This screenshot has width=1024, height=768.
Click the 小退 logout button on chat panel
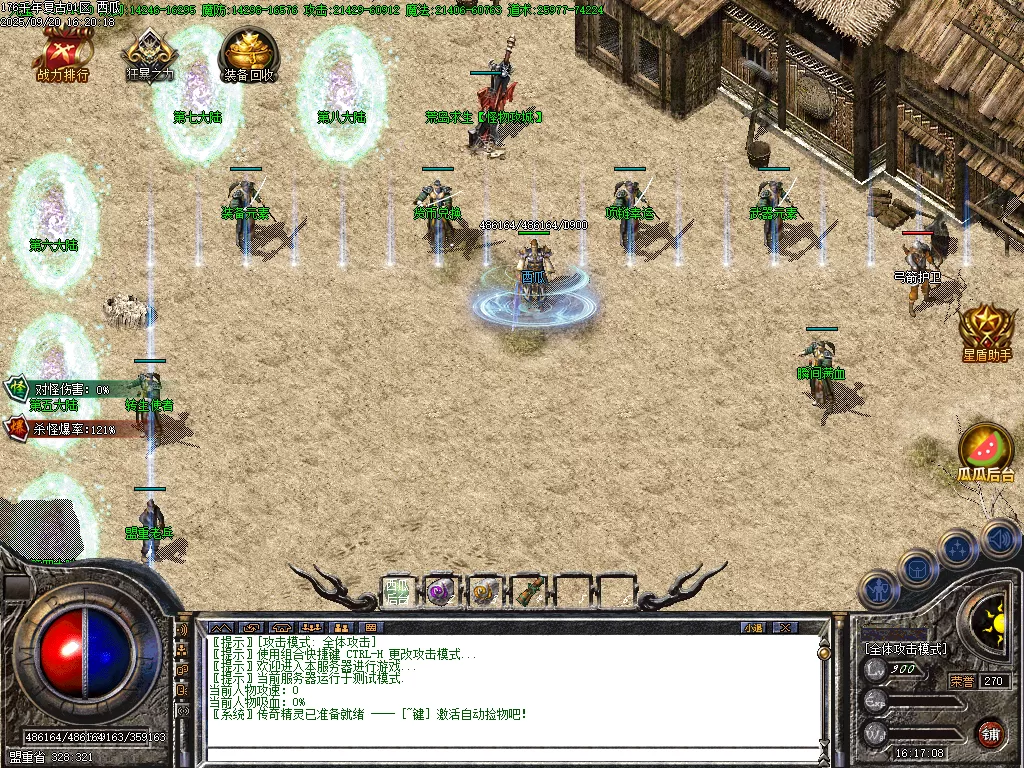point(753,627)
